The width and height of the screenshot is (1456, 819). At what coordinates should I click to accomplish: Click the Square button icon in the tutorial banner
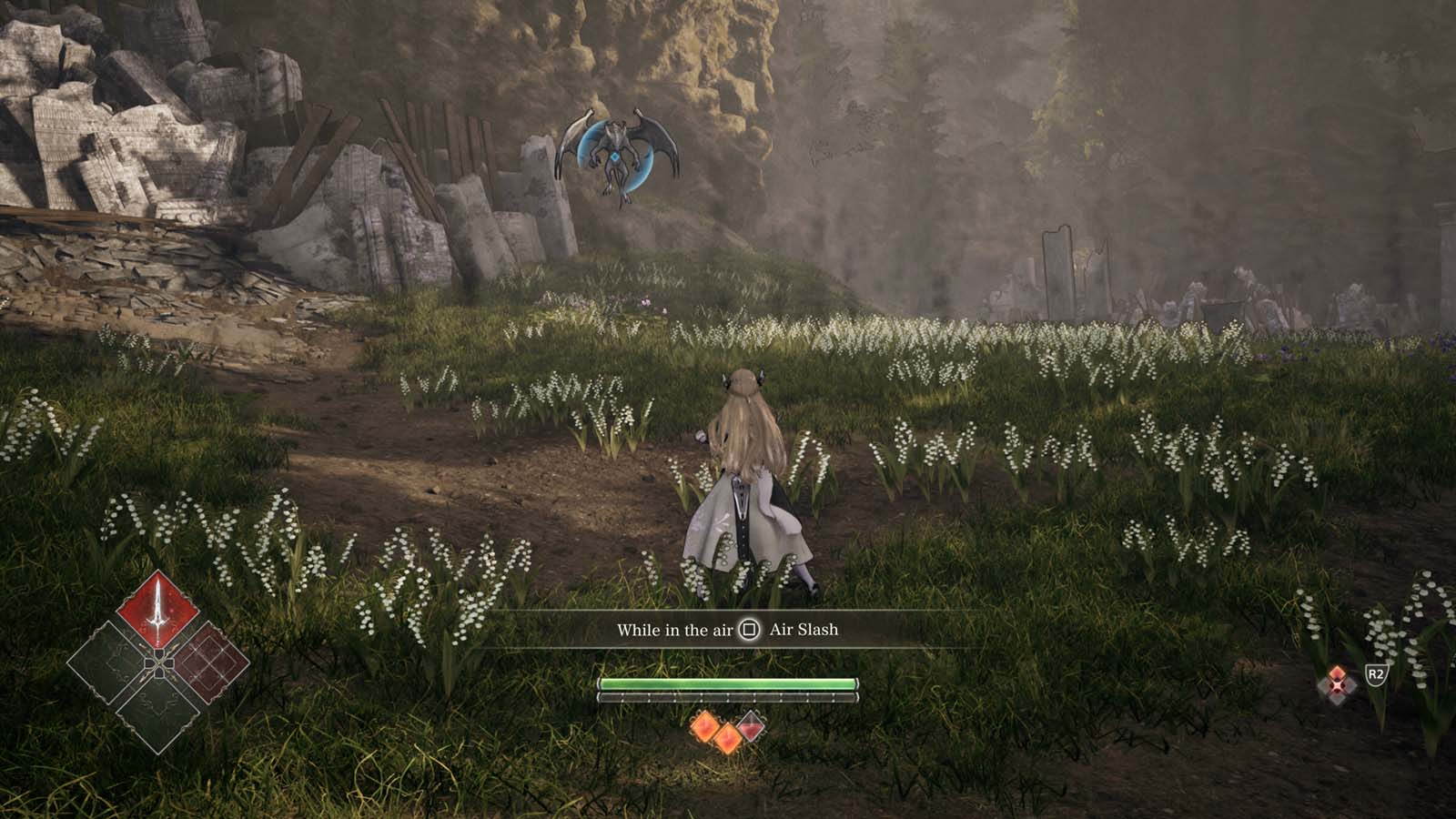pos(750,630)
